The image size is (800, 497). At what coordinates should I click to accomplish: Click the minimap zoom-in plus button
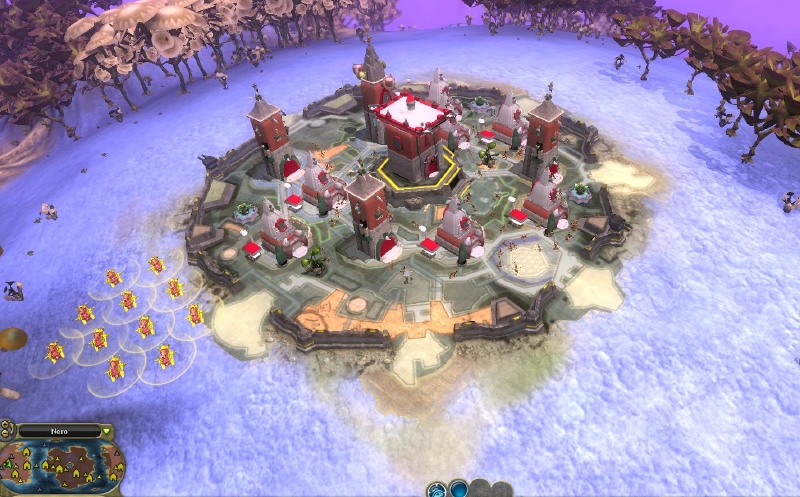[x=5, y=425]
